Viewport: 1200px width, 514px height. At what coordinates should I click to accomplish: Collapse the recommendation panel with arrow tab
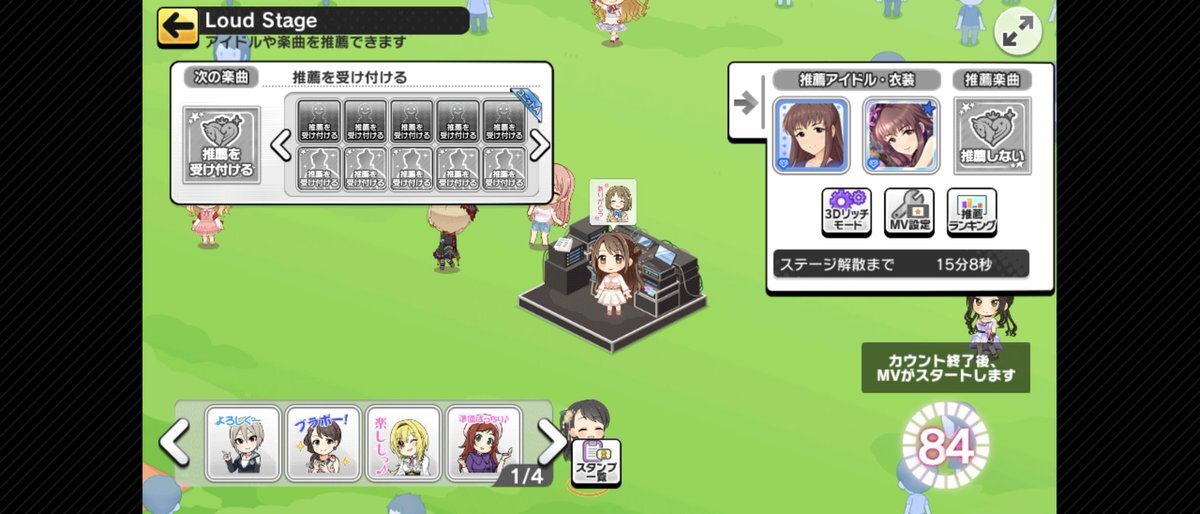tap(746, 104)
